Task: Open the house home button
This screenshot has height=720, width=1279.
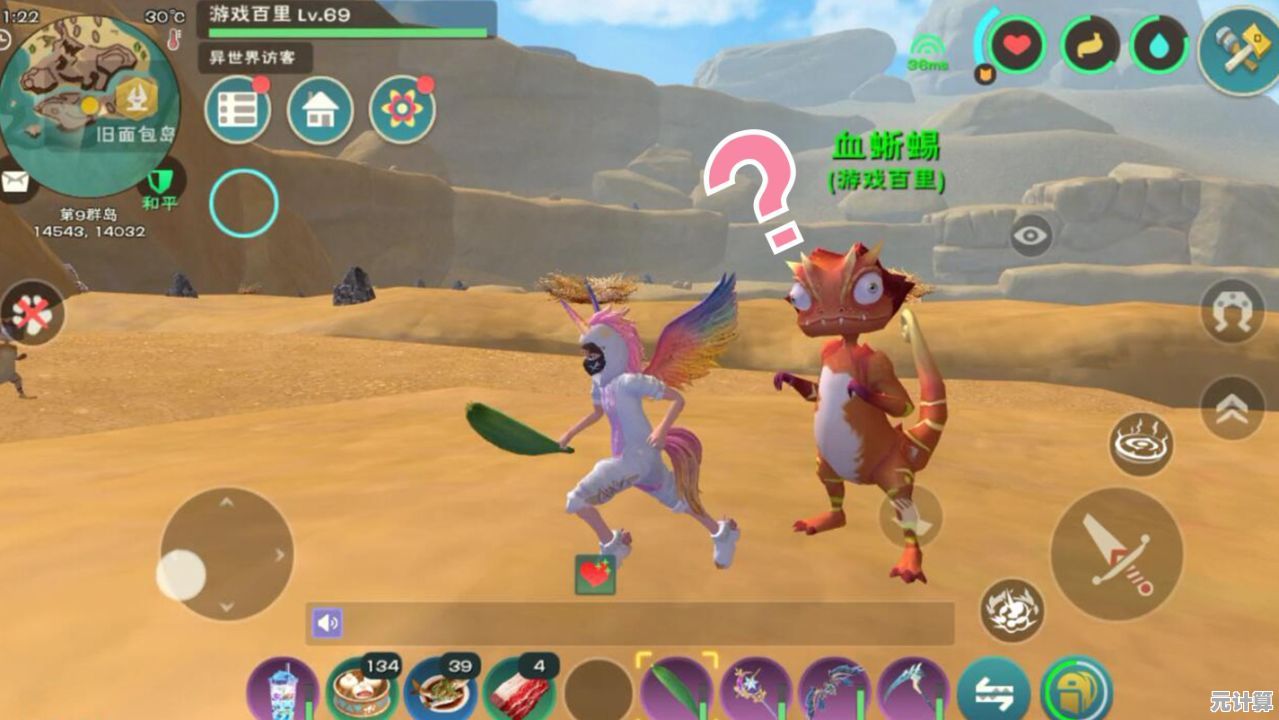Action: click(320, 110)
